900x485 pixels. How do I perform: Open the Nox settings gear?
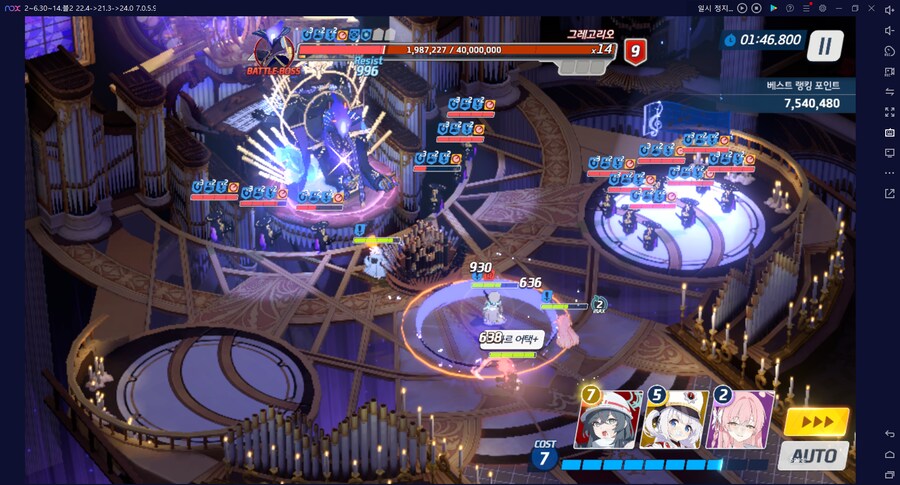point(822,8)
